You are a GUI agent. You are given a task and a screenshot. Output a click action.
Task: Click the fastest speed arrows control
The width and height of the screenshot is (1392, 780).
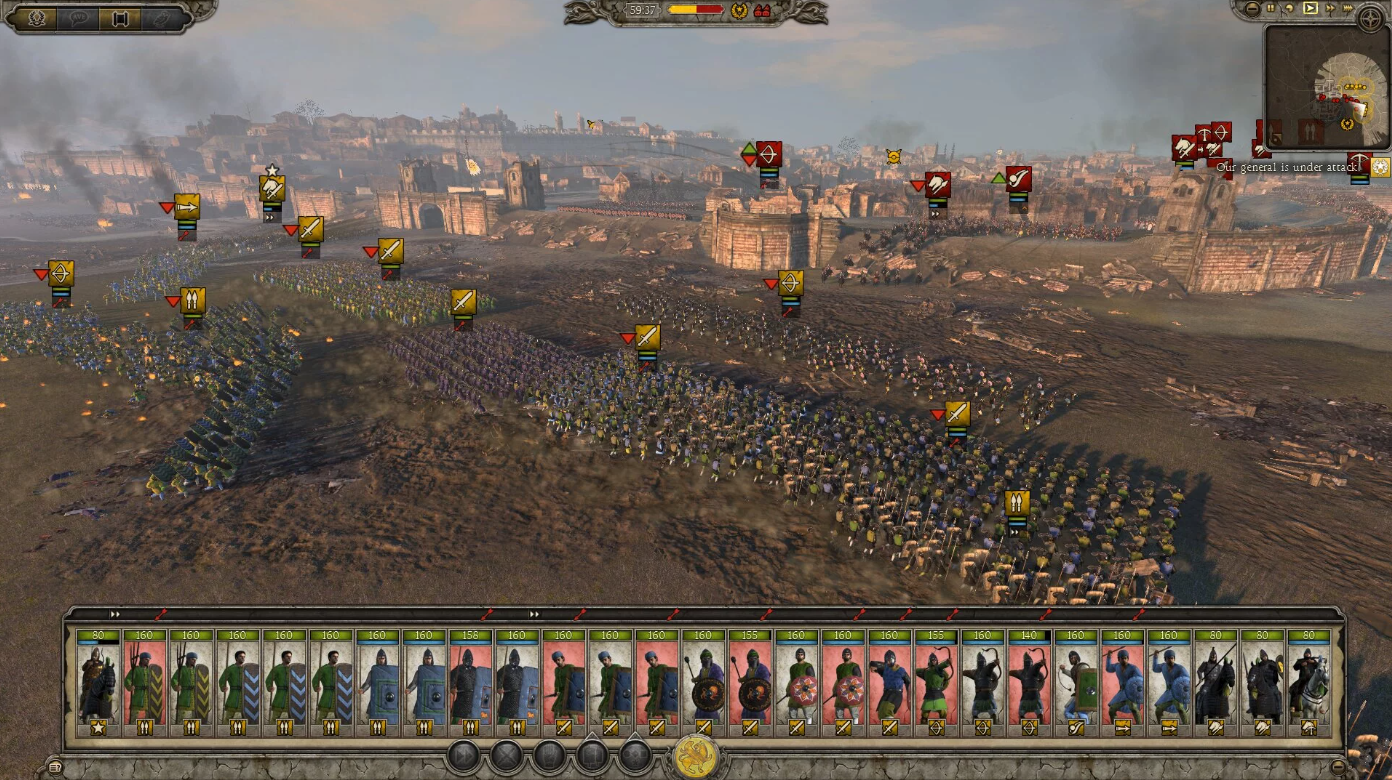tap(1347, 8)
